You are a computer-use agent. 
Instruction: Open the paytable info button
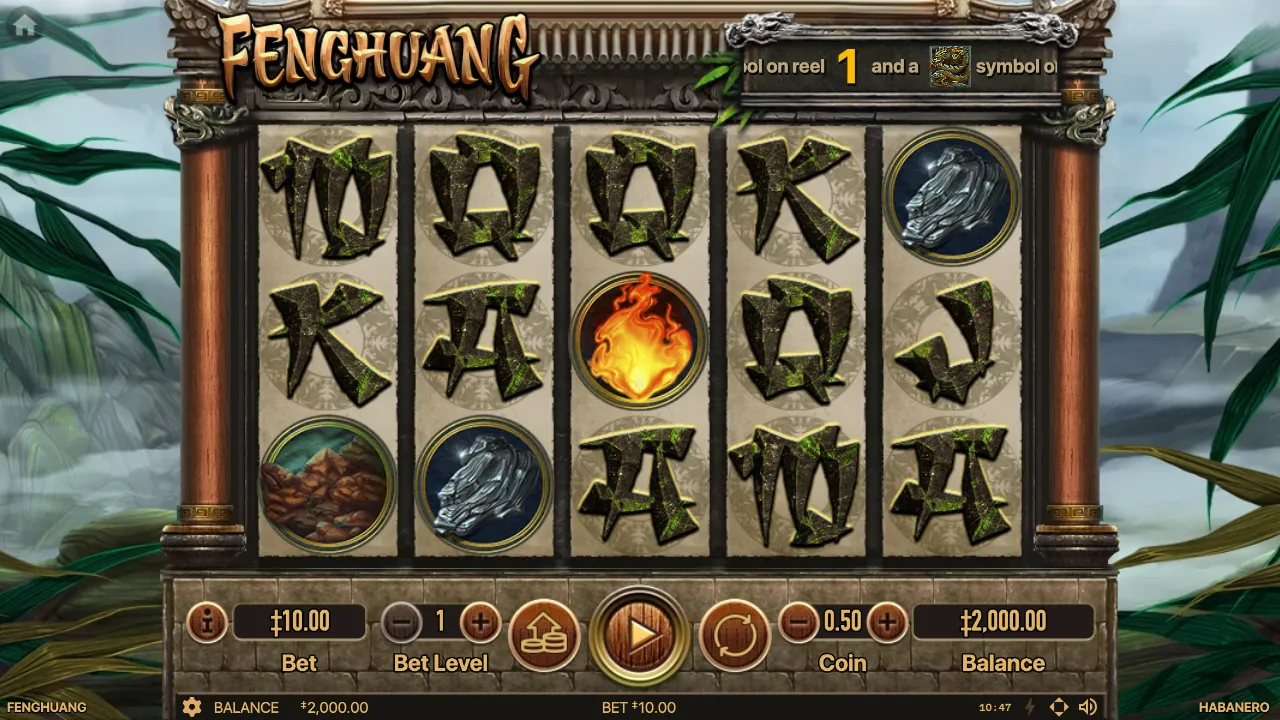[x=207, y=624]
